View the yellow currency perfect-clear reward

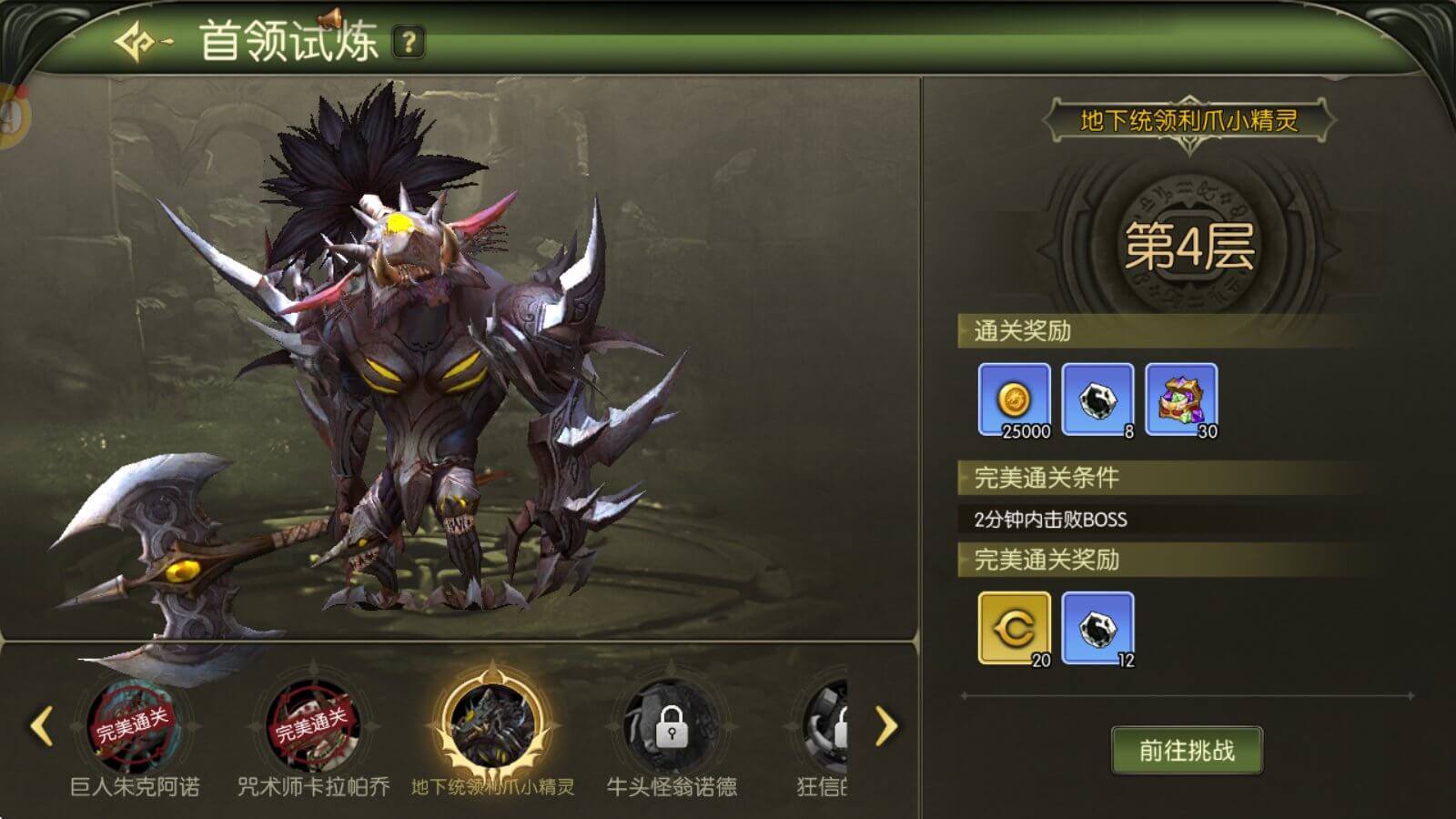click(1015, 629)
